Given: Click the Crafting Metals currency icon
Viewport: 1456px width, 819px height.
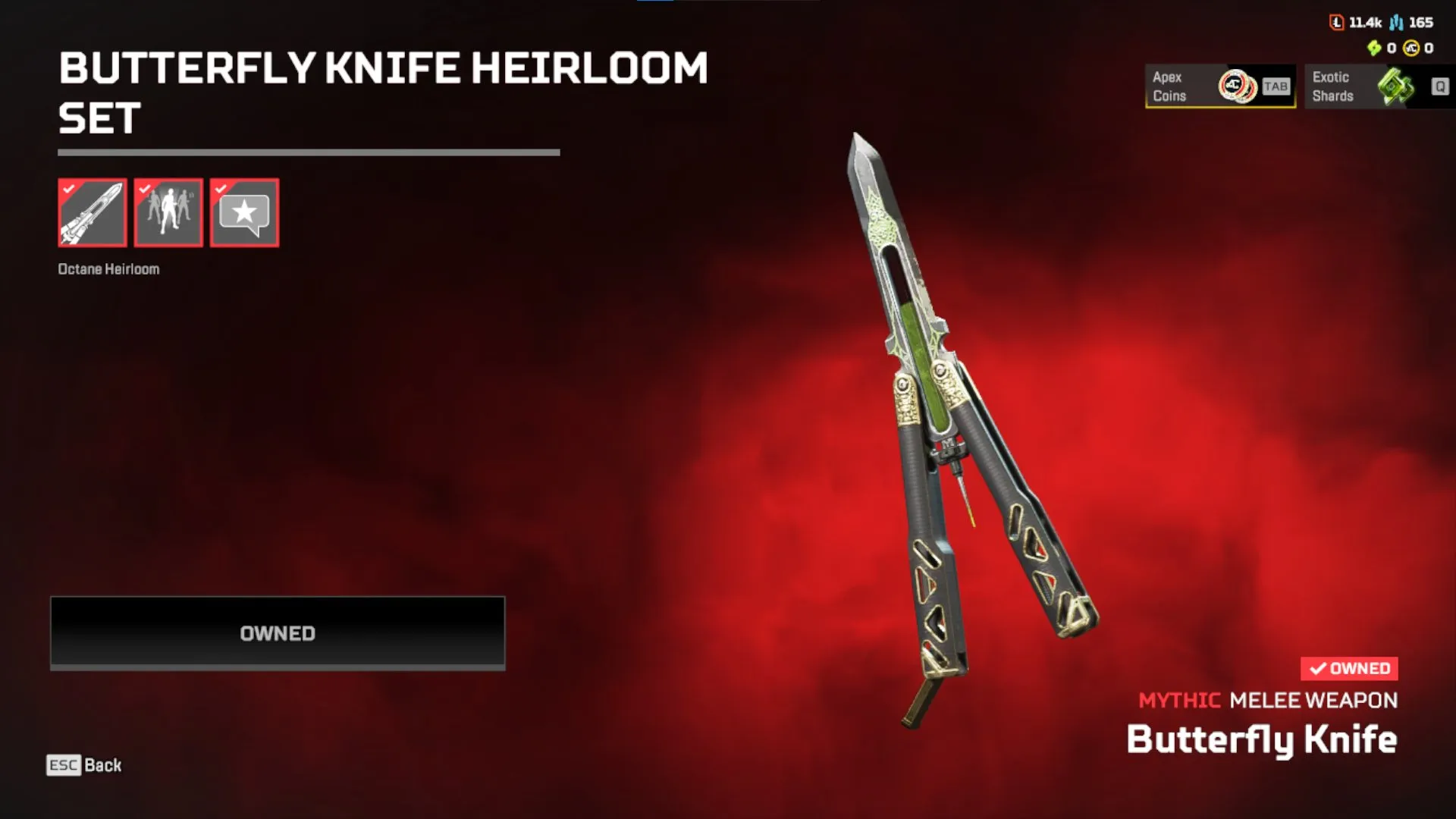Looking at the screenshot, I should [1395, 23].
